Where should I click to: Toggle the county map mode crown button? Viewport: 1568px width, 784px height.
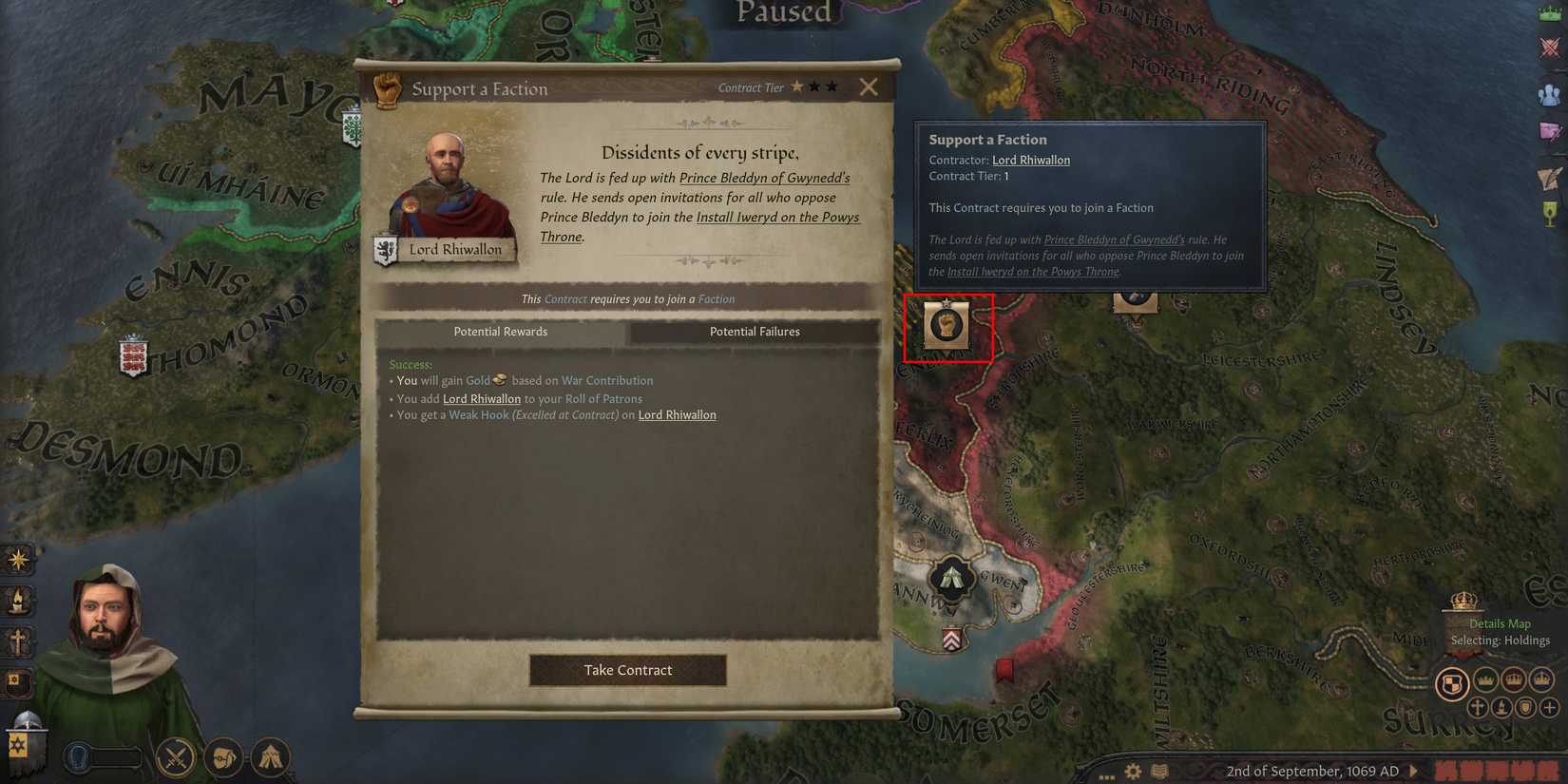(1484, 680)
